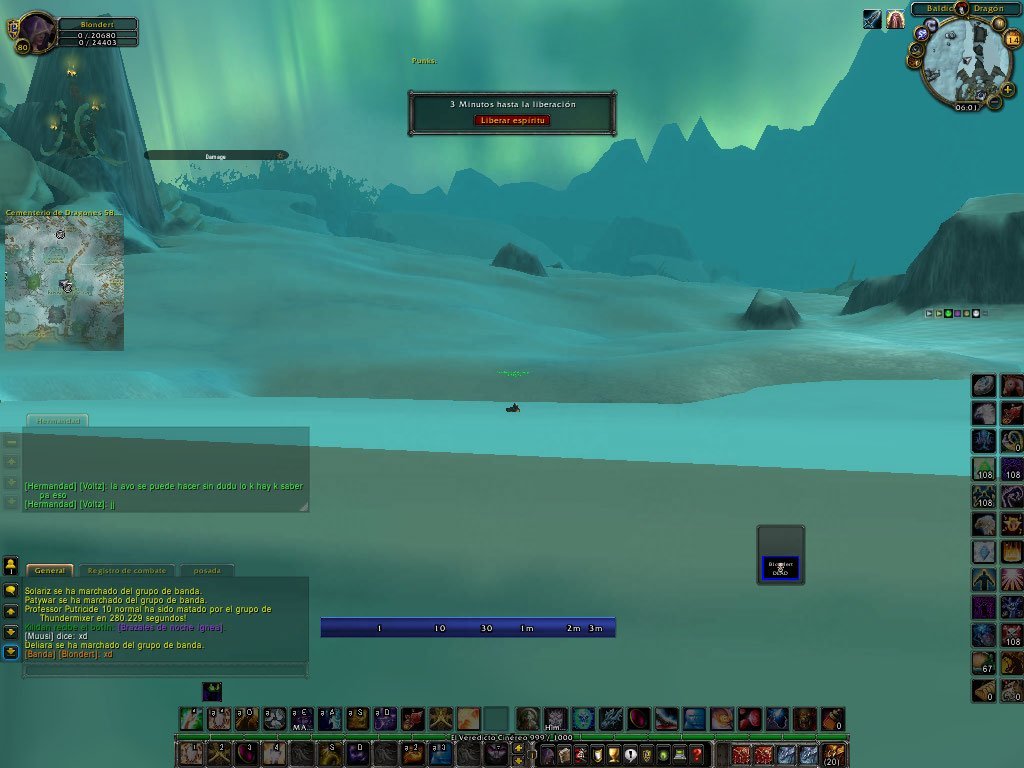The width and height of the screenshot is (1024, 768).
Task: Click the Blondert DEAD raid frame
Action: 780,567
